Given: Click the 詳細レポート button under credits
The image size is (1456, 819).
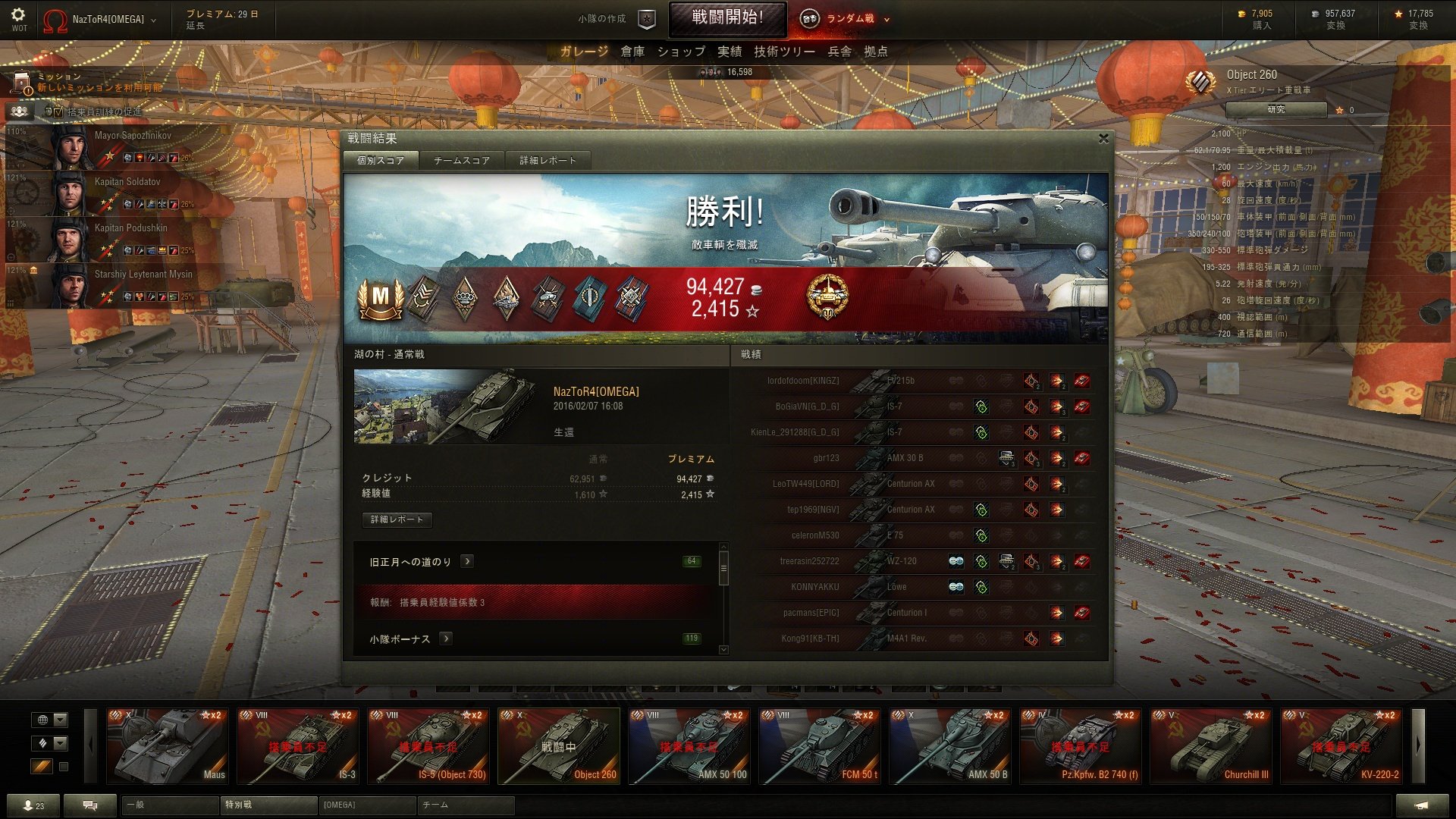Looking at the screenshot, I should 397,519.
